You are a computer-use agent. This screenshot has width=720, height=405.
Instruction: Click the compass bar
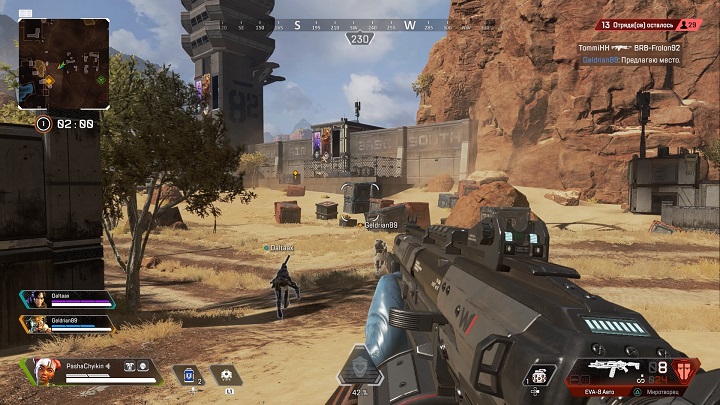(359, 25)
